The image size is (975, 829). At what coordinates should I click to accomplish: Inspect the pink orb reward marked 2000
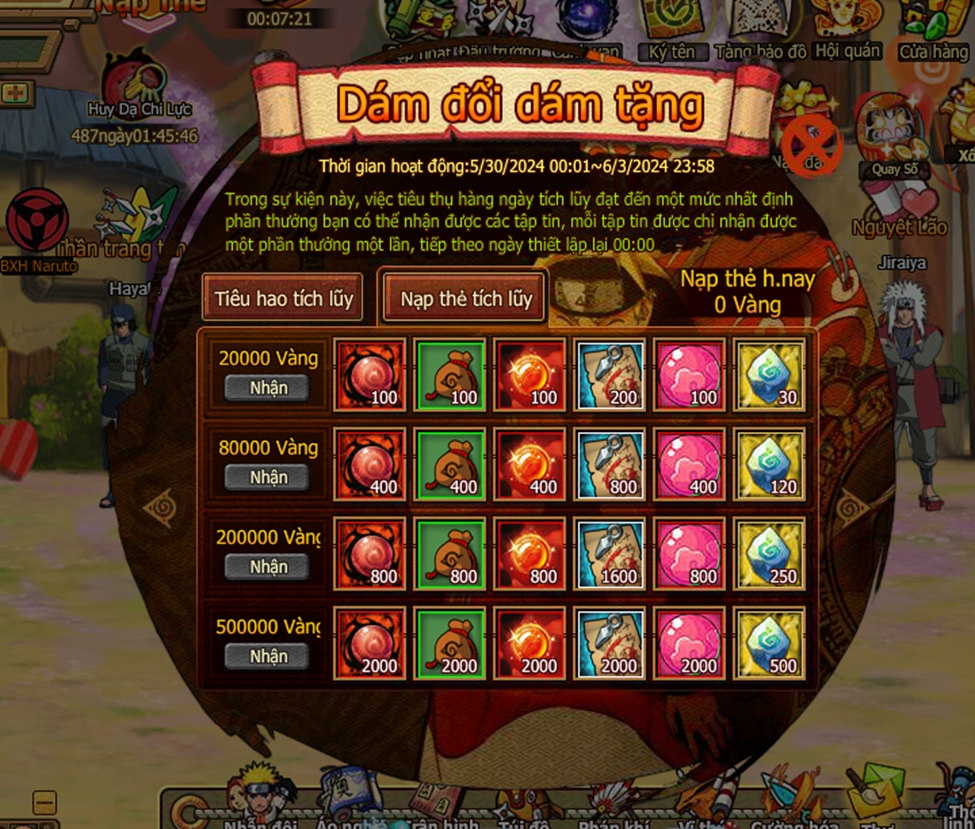click(x=690, y=643)
